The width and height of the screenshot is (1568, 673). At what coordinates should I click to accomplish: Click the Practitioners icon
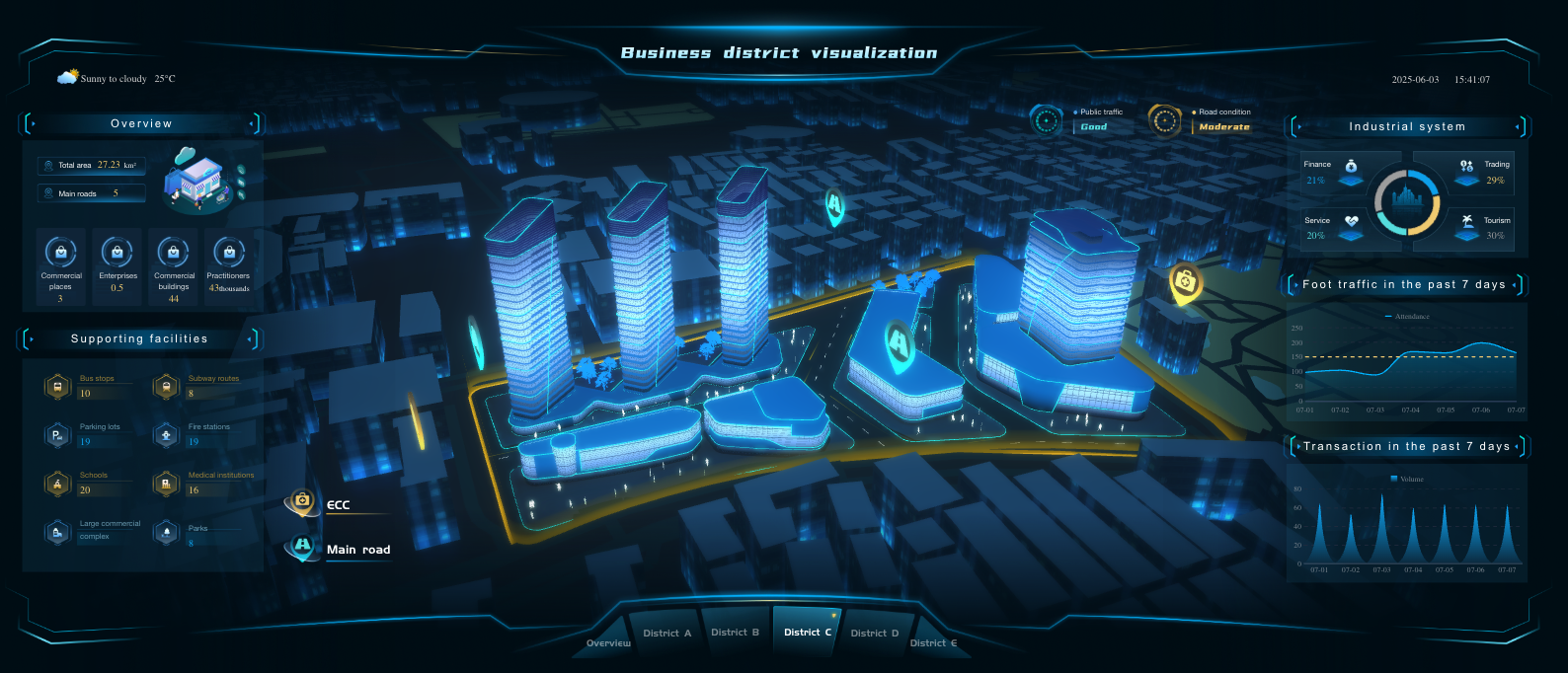coord(228,253)
